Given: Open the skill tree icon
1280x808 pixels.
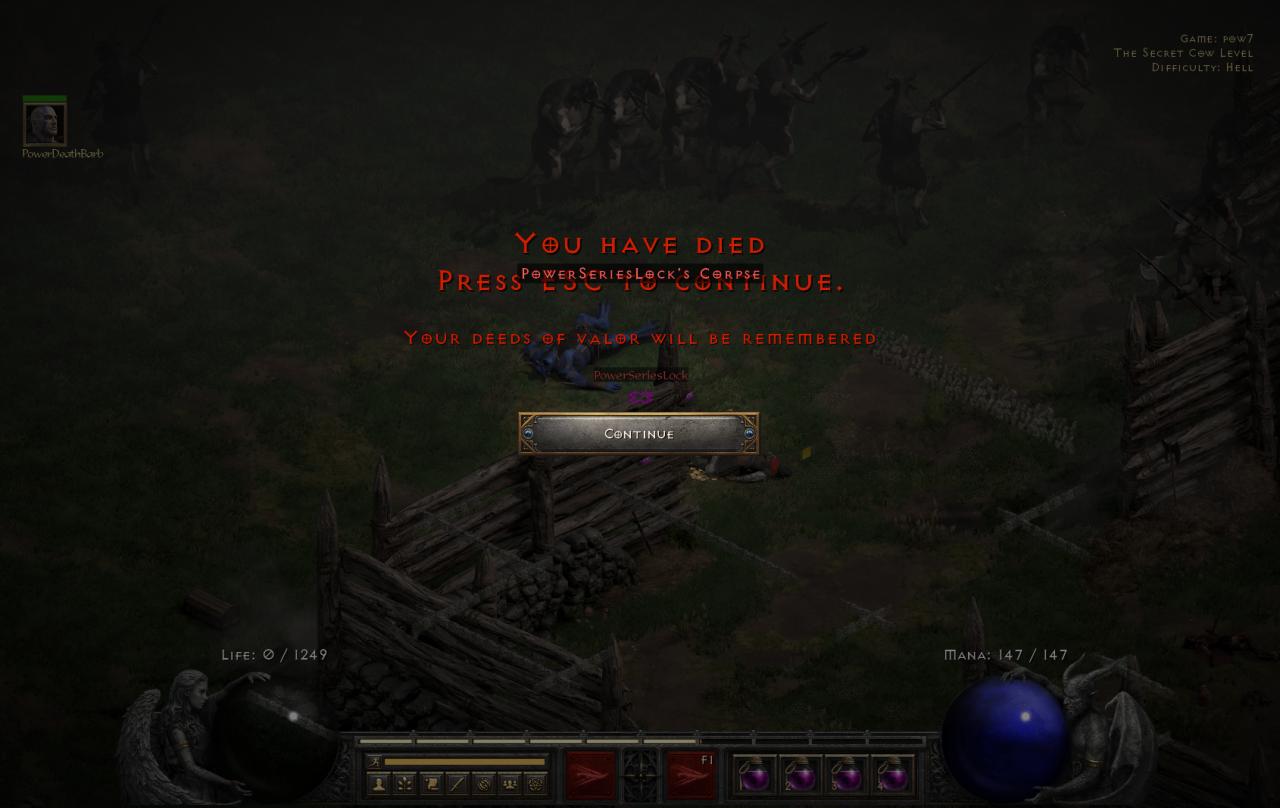Looking at the screenshot, I should pos(404,785).
